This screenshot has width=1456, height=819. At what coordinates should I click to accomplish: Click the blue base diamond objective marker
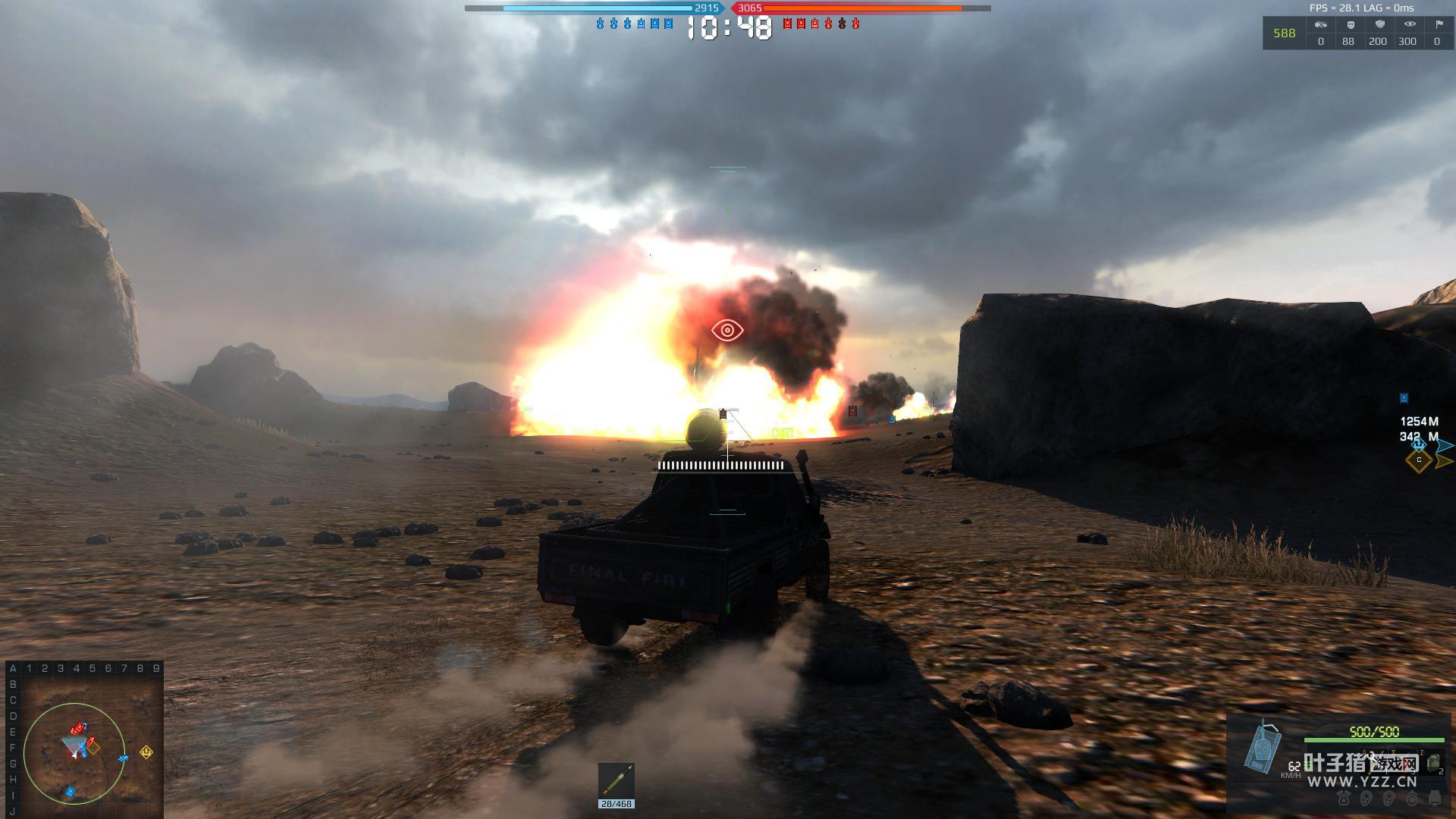click(x=1418, y=445)
